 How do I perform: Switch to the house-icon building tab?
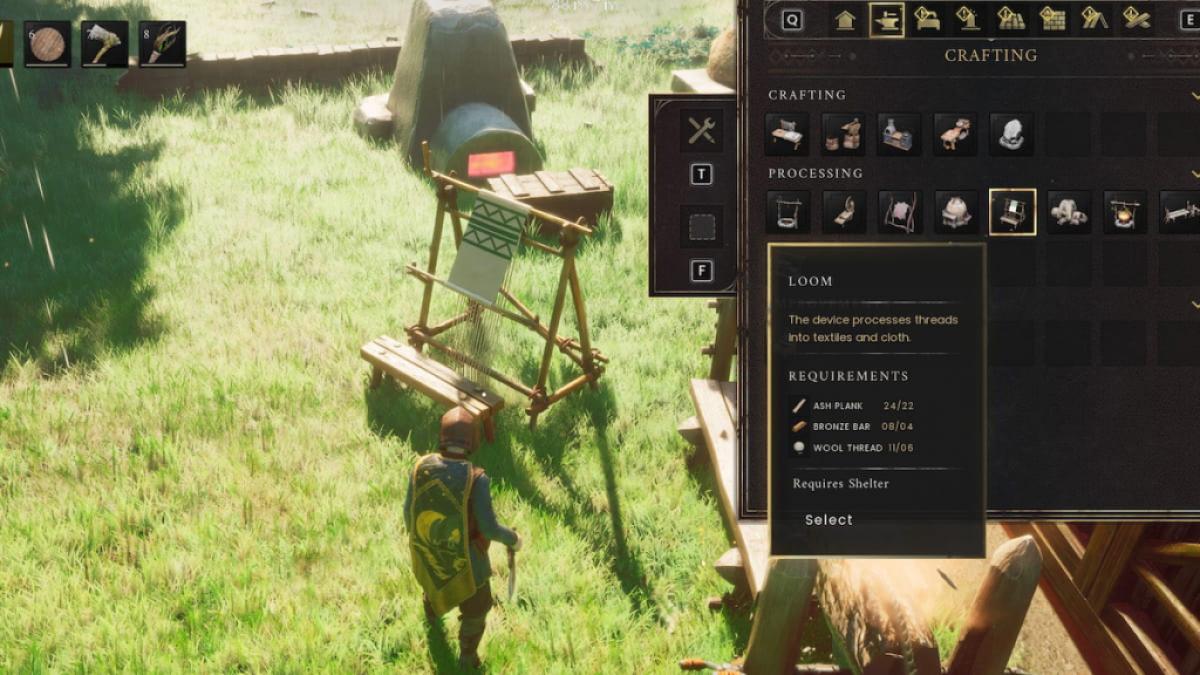pos(845,20)
